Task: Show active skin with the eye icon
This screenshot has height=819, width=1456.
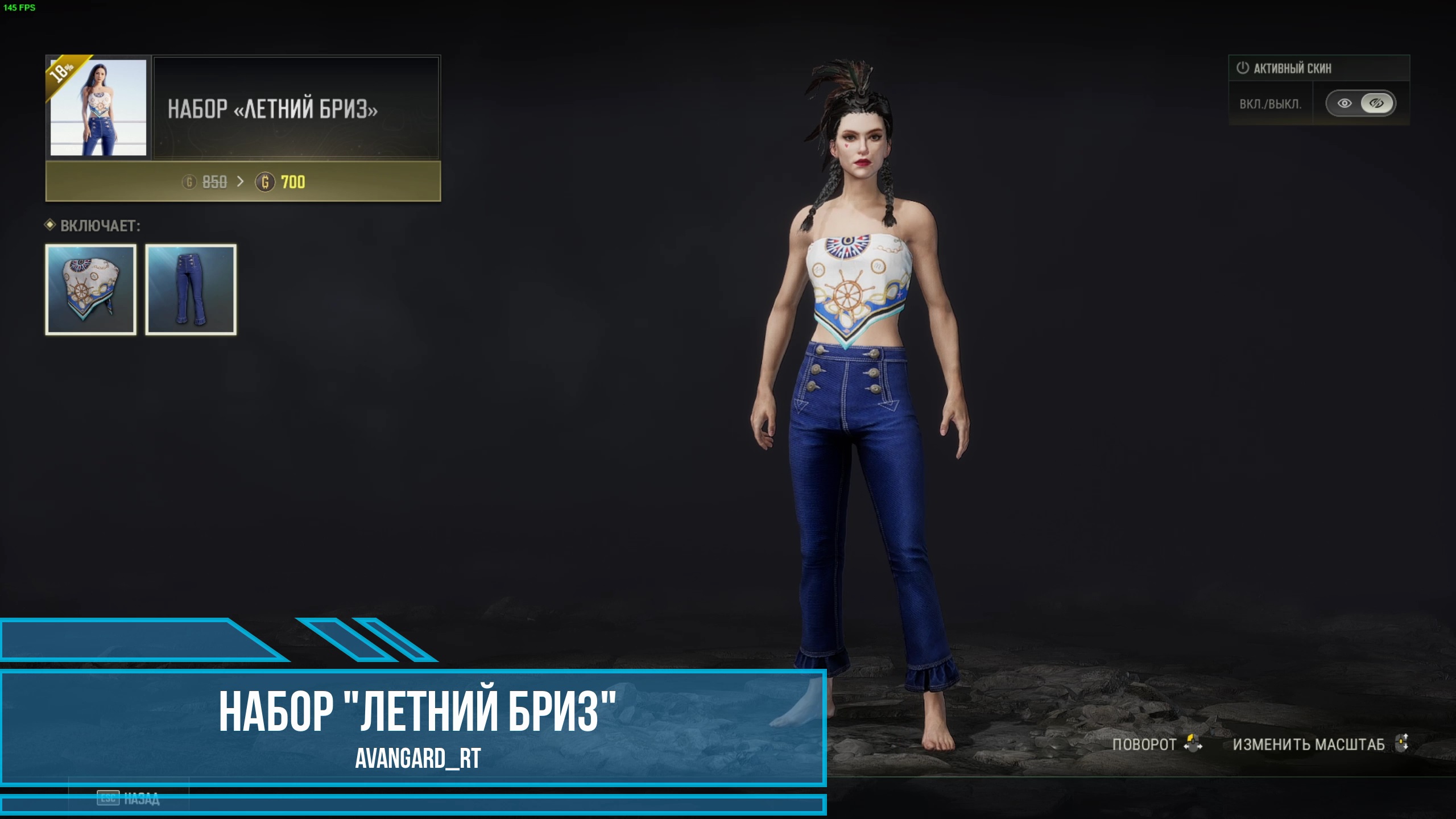Action: pyautogui.click(x=1344, y=104)
